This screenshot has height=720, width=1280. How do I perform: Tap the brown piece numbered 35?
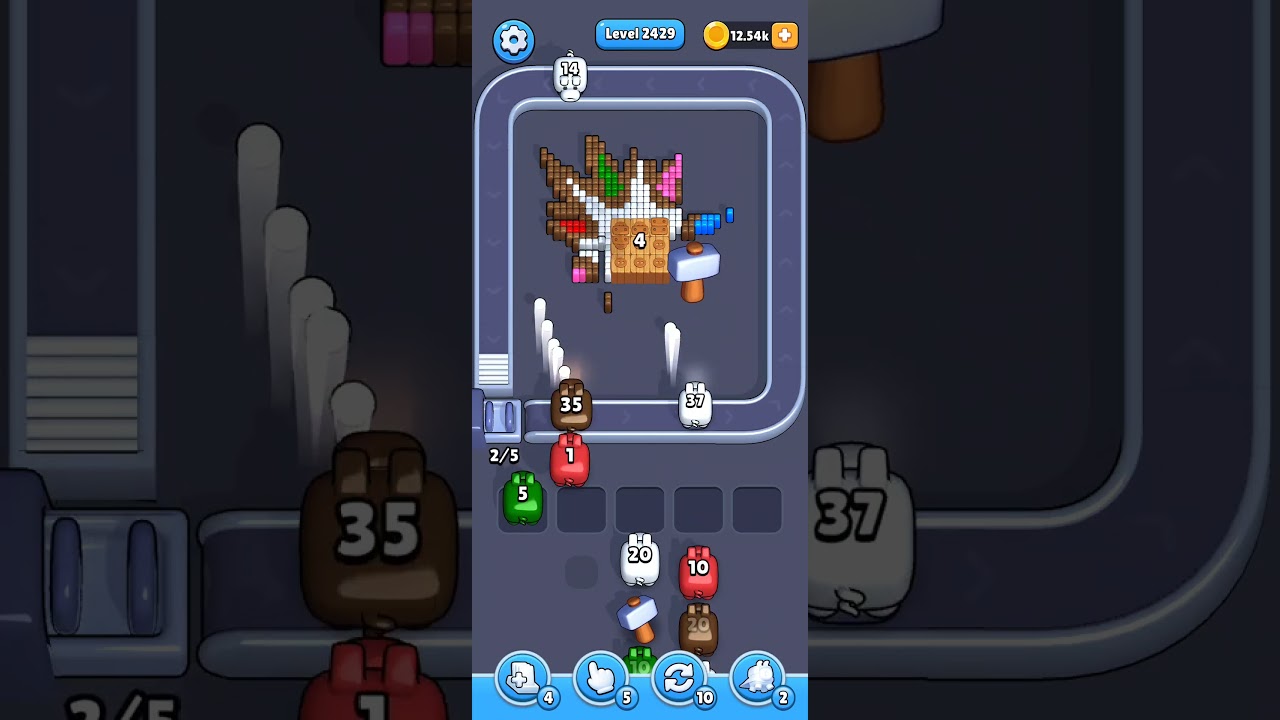pos(571,405)
